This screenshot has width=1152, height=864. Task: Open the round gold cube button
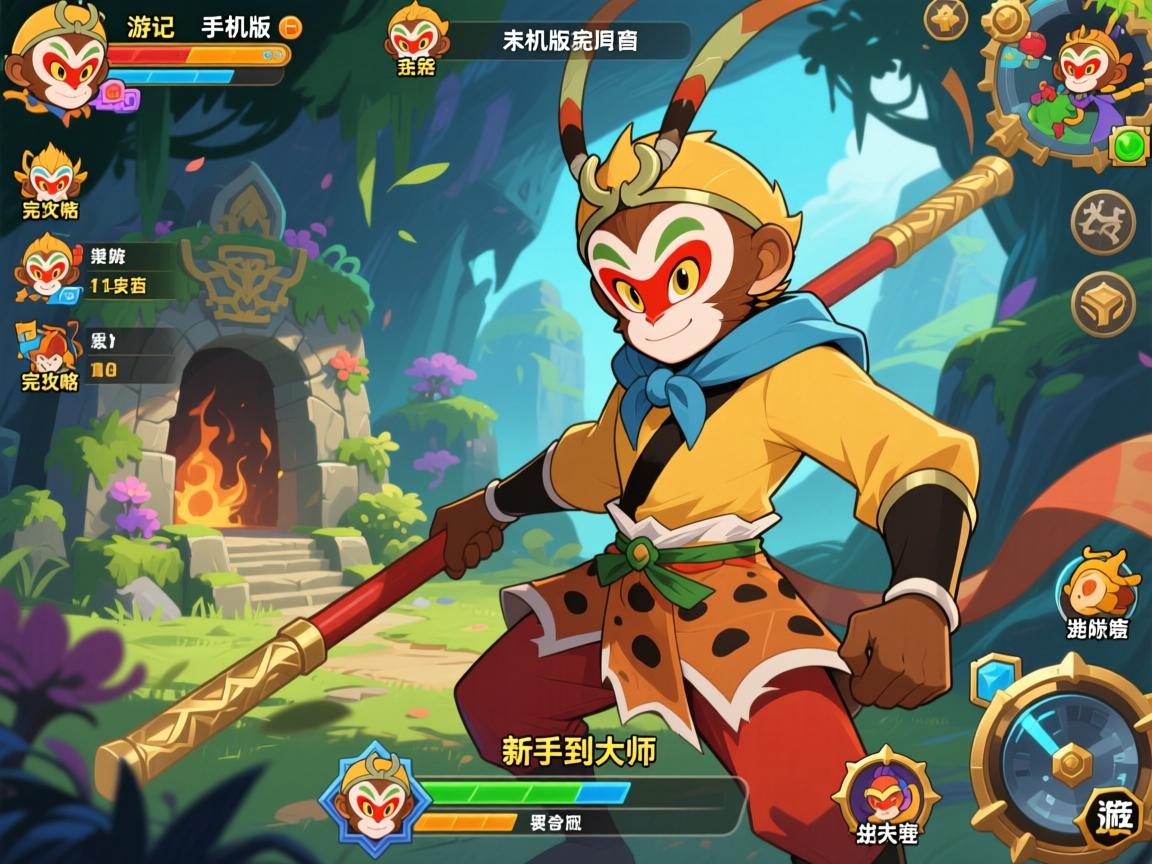point(1103,304)
